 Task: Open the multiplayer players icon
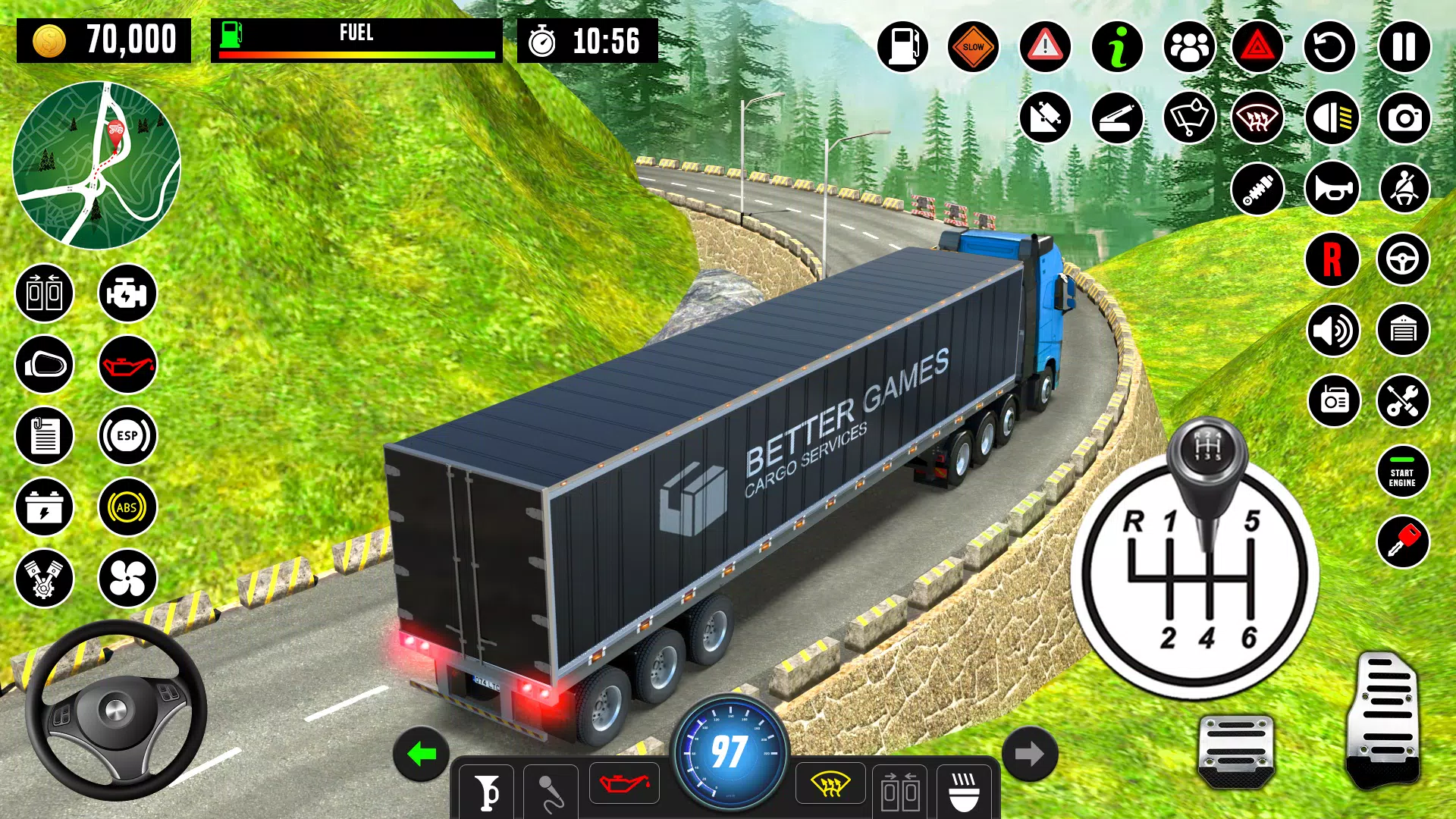1187,45
